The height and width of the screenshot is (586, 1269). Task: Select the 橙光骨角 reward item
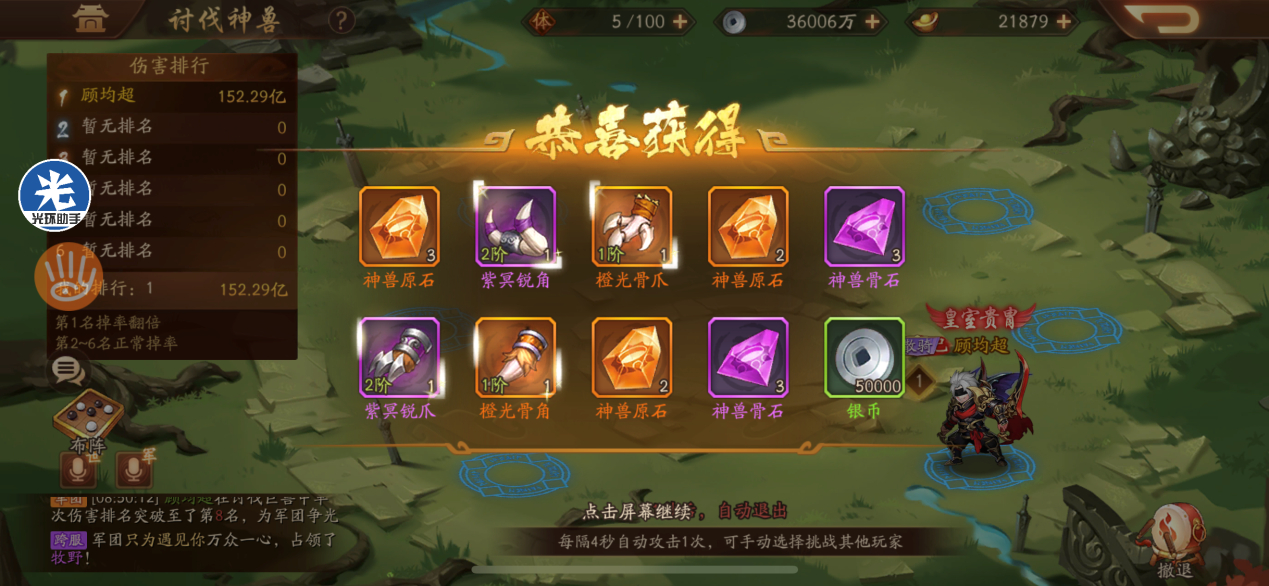(x=516, y=357)
